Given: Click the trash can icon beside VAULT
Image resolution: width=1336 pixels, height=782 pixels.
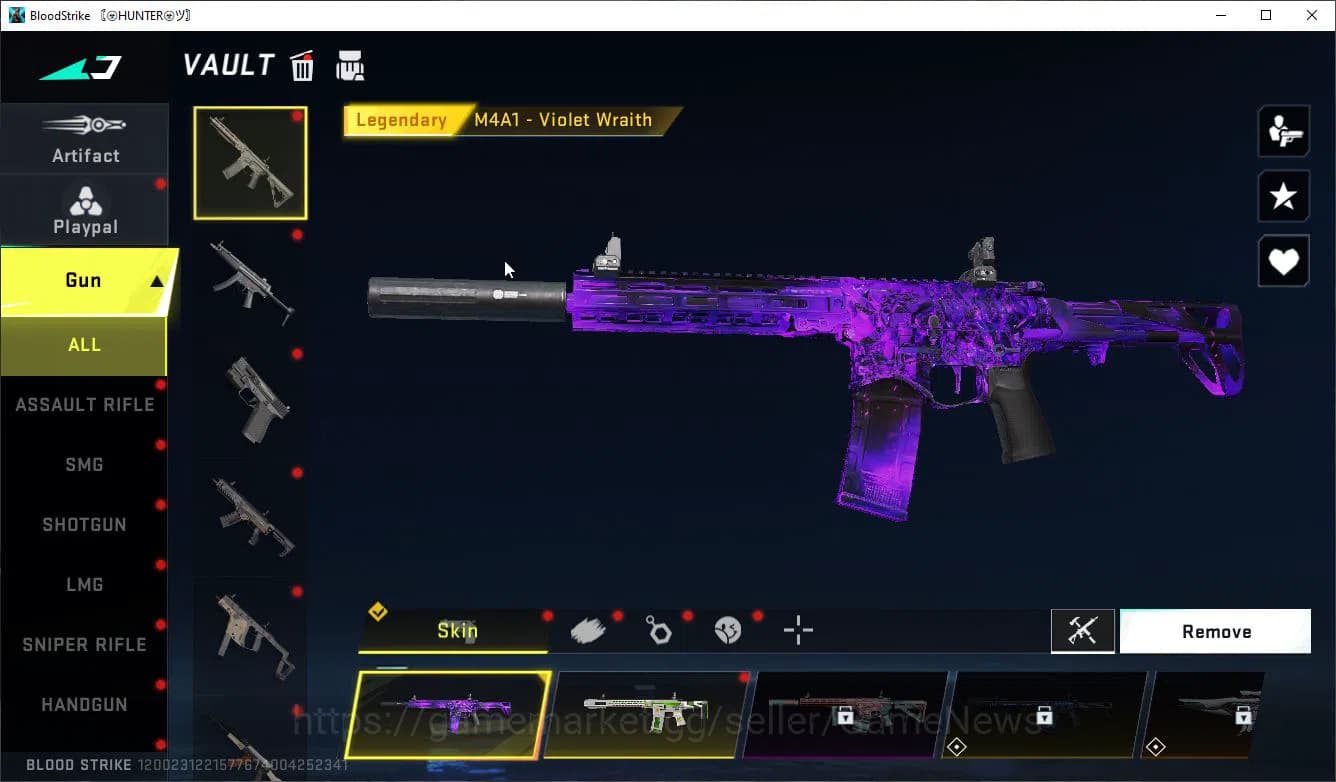Looking at the screenshot, I should 302,67.
